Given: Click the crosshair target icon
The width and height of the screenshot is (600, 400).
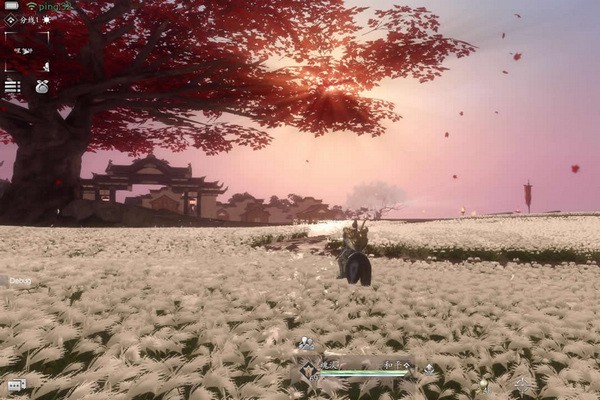Looking at the screenshot, I should pos(523,382).
